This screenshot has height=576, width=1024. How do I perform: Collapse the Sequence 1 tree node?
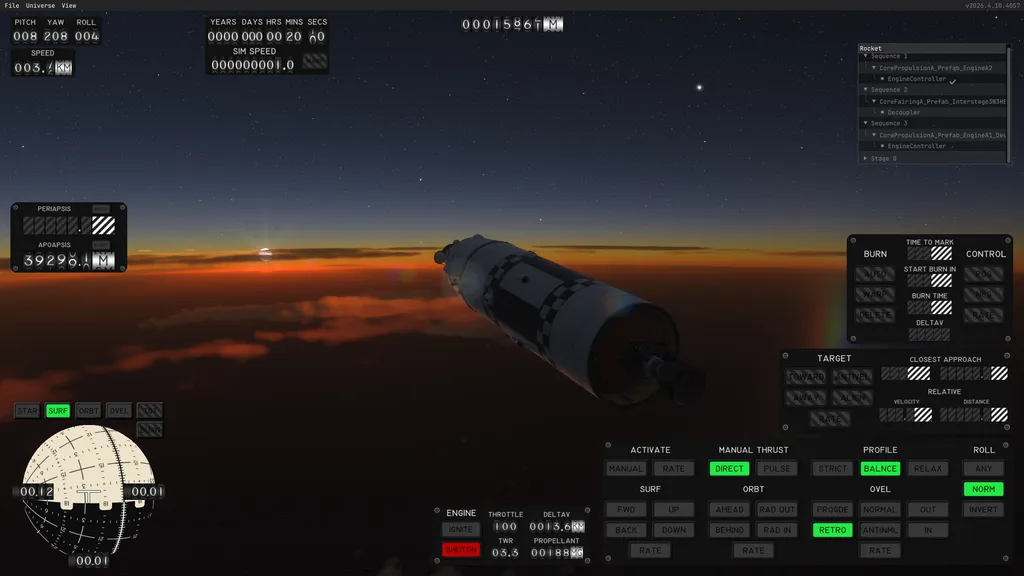pos(866,56)
